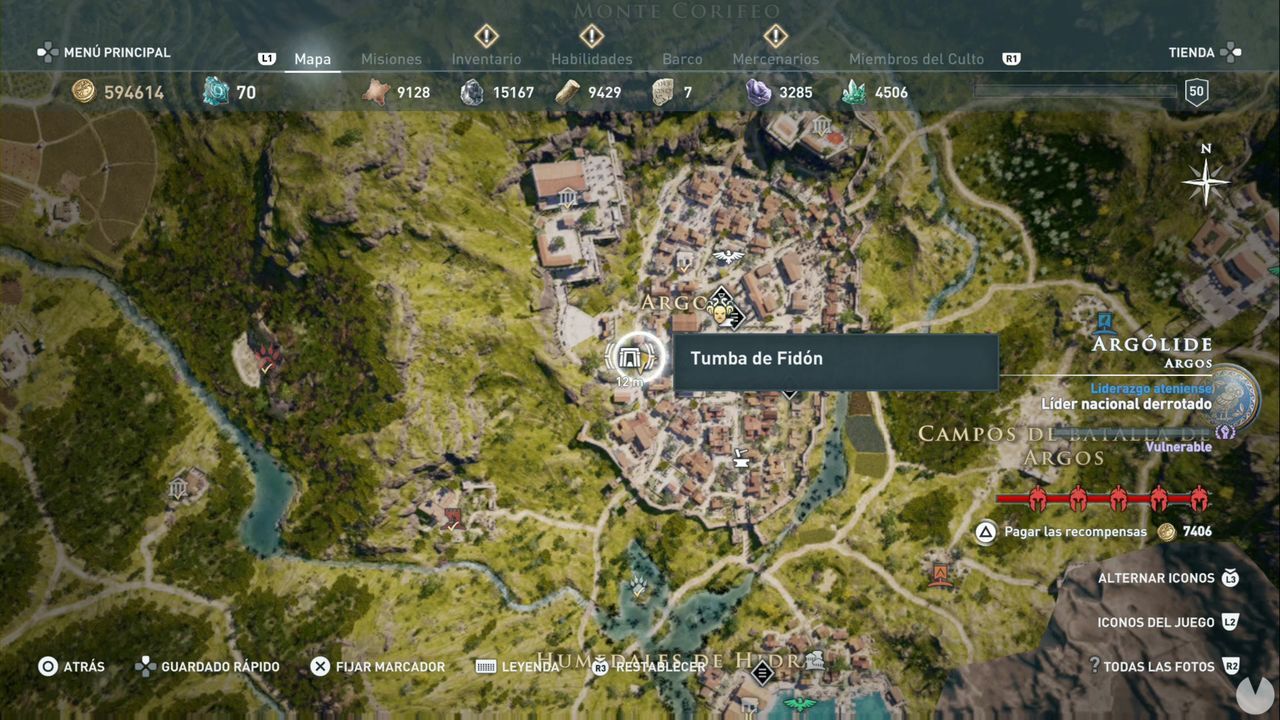Open the Barco tab
1280x720 pixels.
[x=681, y=59]
